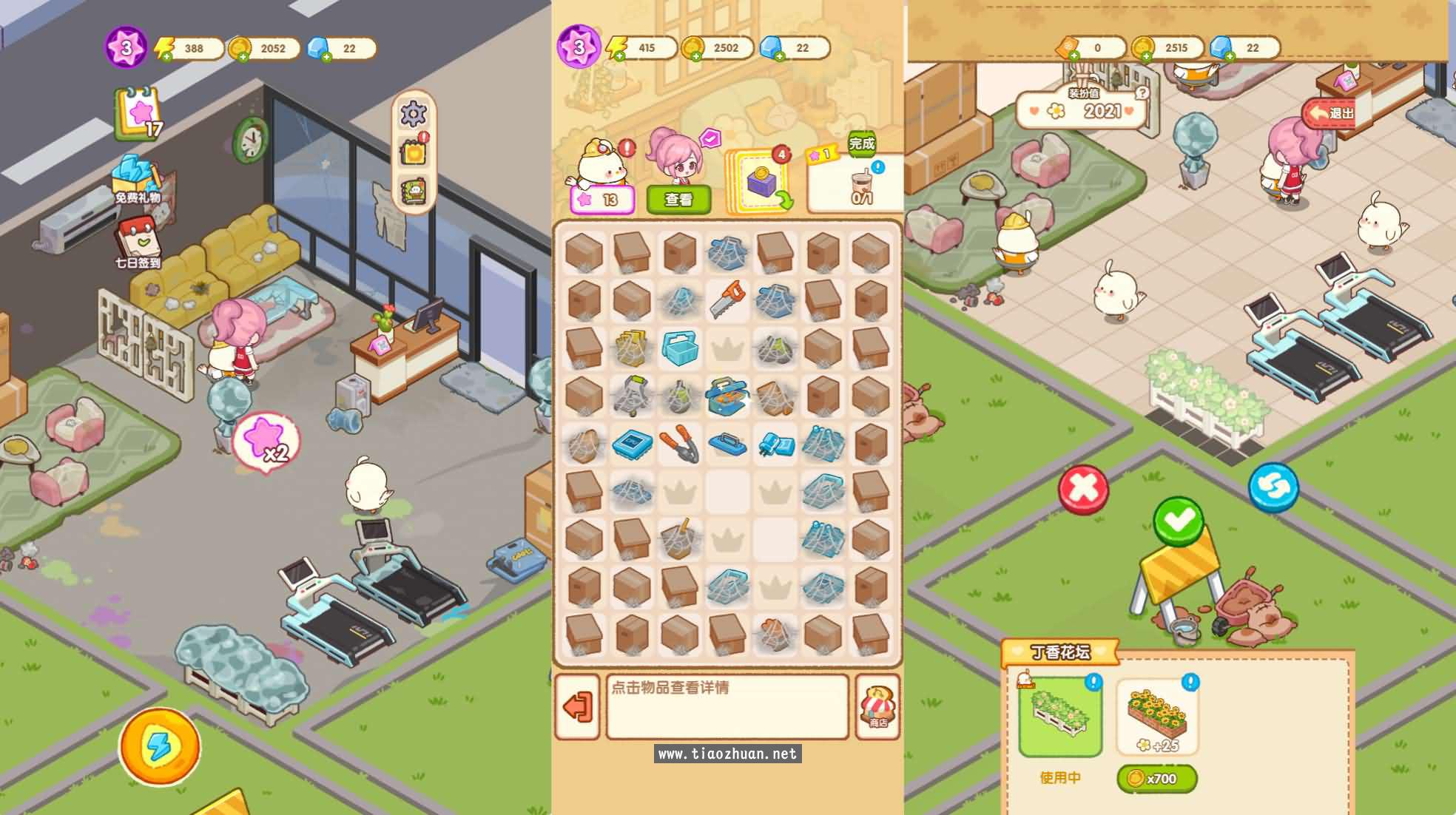Open the settings gear icon
Viewport: 1456px width, 815px height.
413,114
